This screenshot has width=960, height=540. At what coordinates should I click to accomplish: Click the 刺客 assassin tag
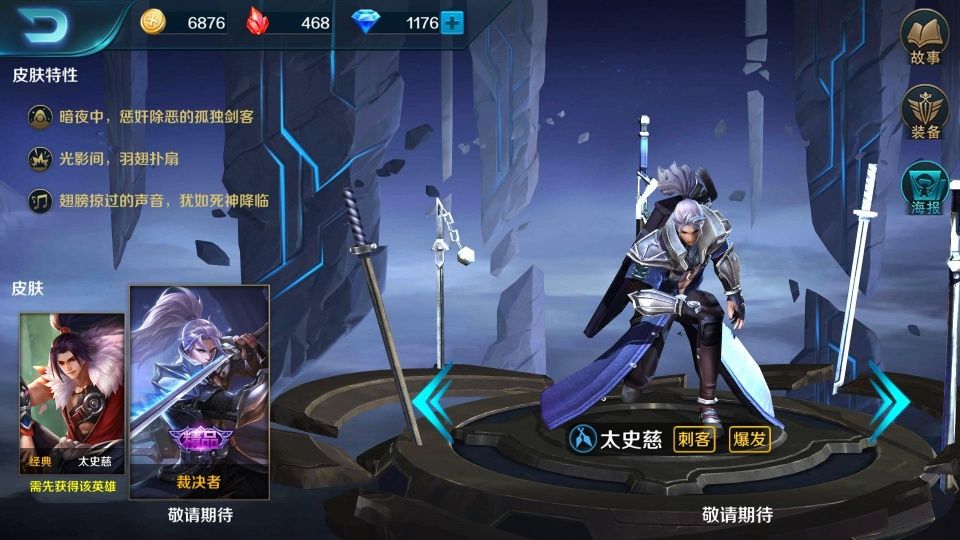(x=693, y=440)
